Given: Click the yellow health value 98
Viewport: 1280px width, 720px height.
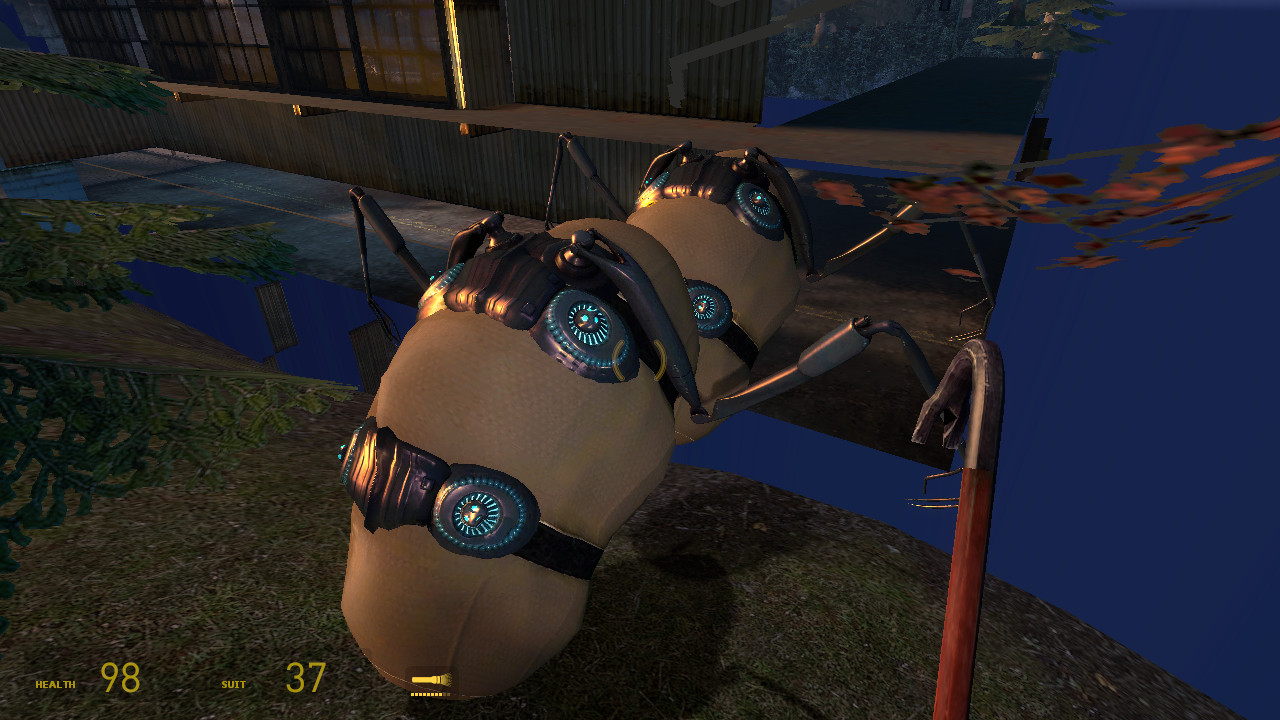Looking at the screenshot, I should point(118,676).
